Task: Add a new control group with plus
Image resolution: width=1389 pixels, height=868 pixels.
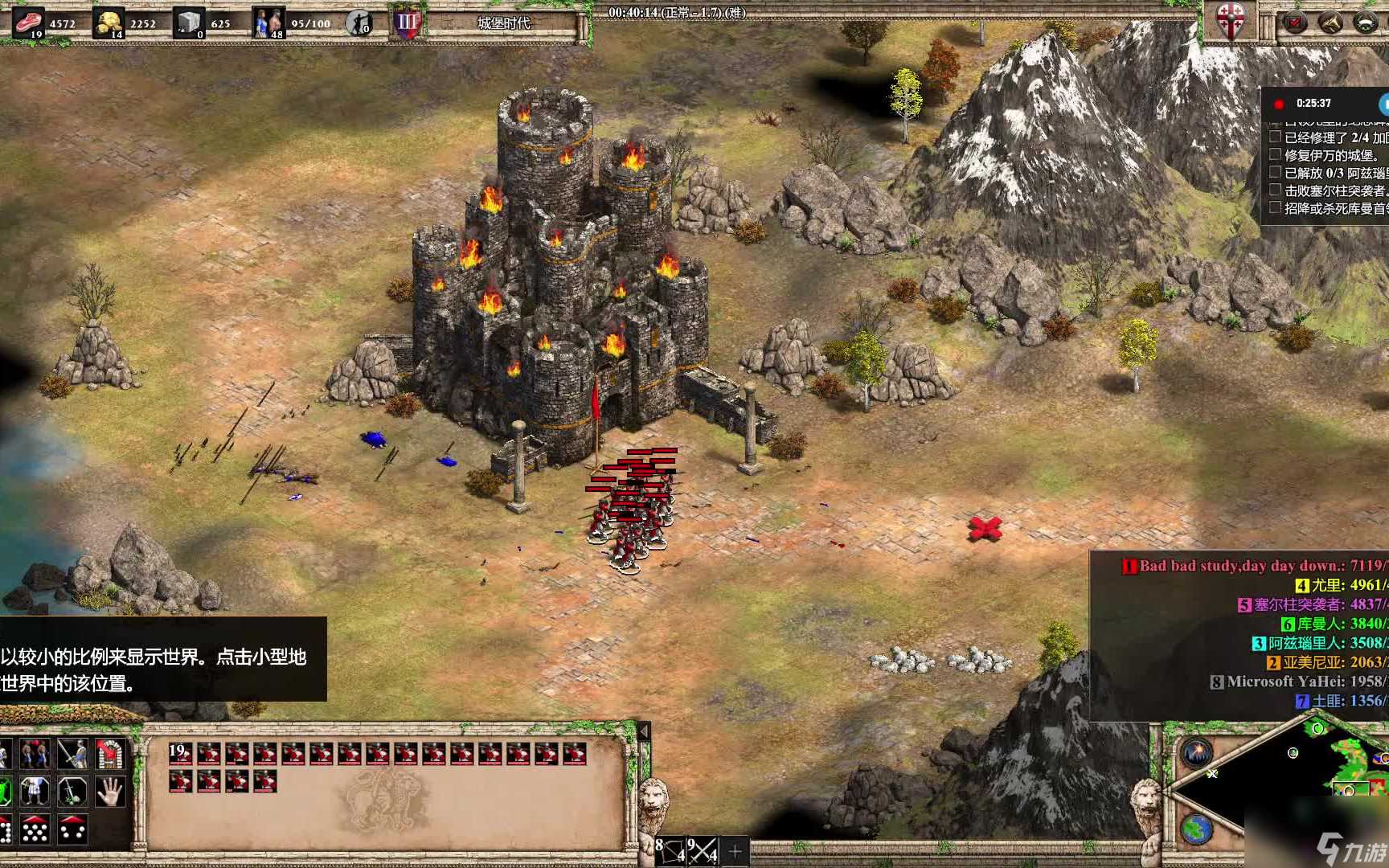Action: tap(735, 850)
